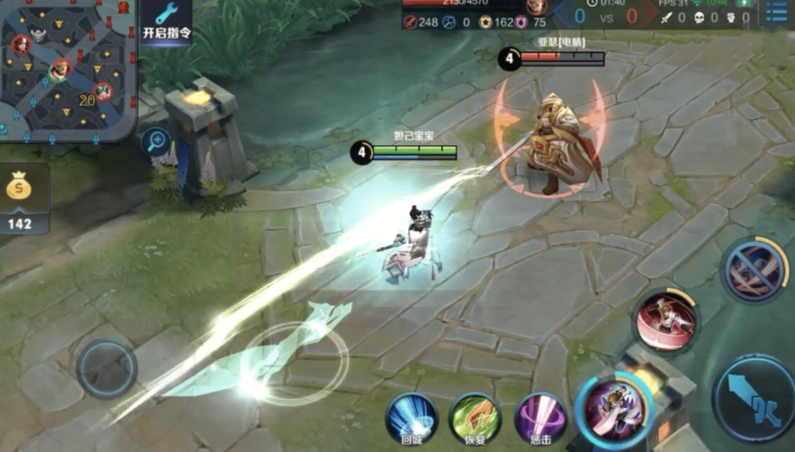This screenshot has height=452, width=795.
Task: Select the enemy hero portrait in top bar
Action: pyautogui.click(x=537, y=8)
